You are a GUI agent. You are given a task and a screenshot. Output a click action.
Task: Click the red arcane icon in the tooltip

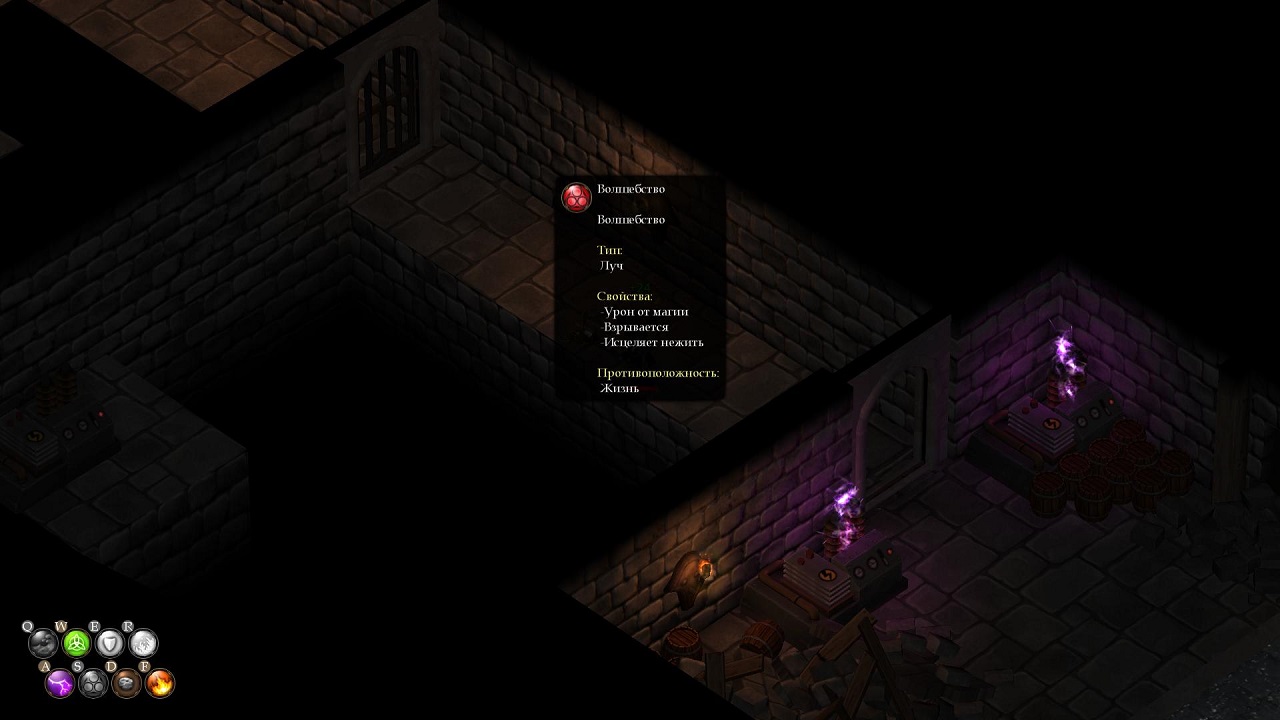576,197
